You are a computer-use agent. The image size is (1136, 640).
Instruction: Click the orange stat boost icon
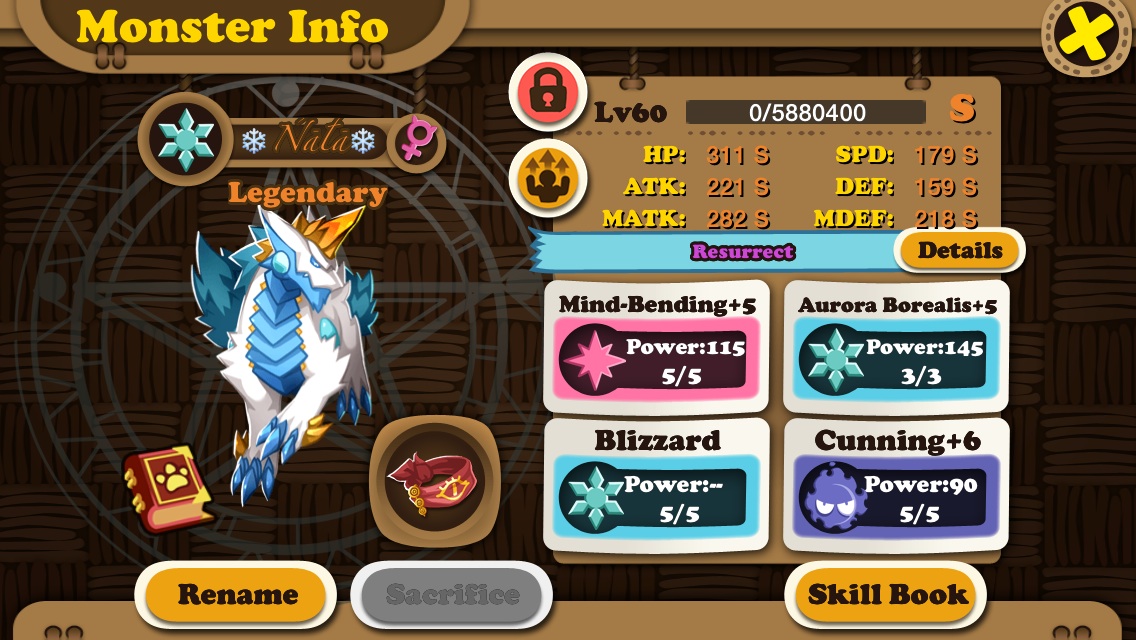547,178
